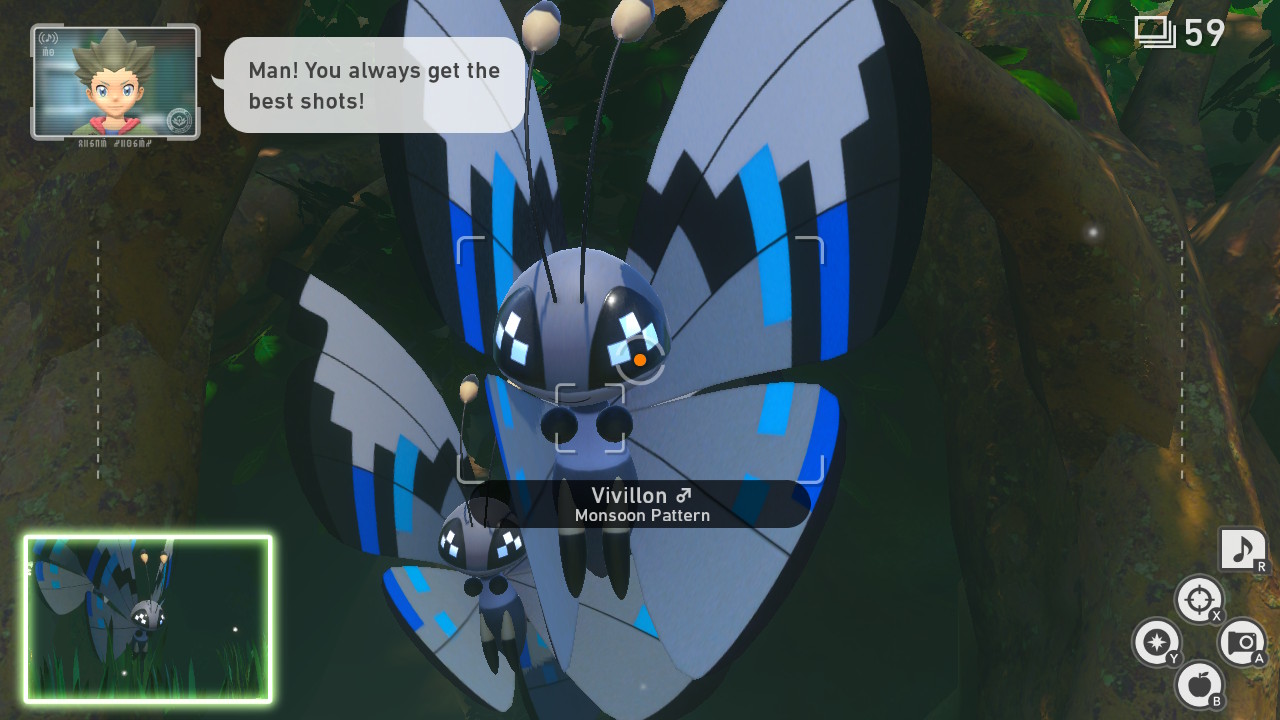Click the Vivillon male gender symbol
The image size is (1280, 720).
click(x=682, y=495)
